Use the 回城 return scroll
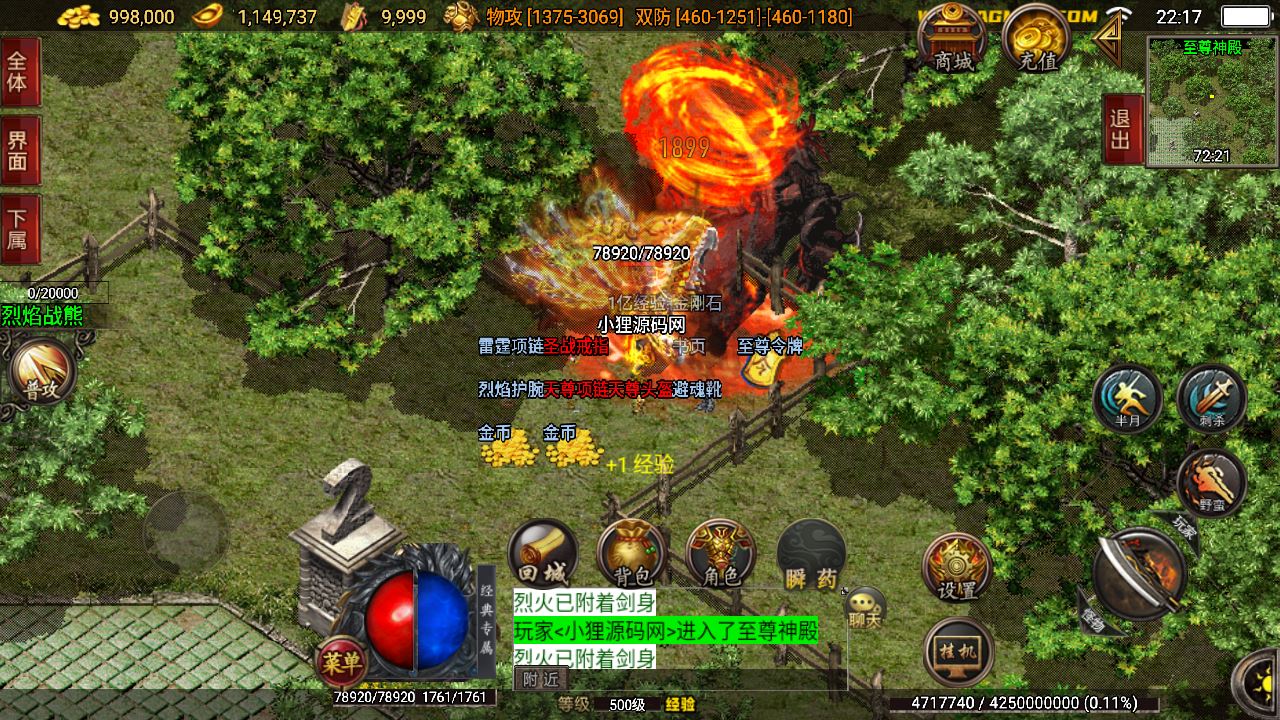Screen dimensions: 1280x720 (x=543, y=554)
